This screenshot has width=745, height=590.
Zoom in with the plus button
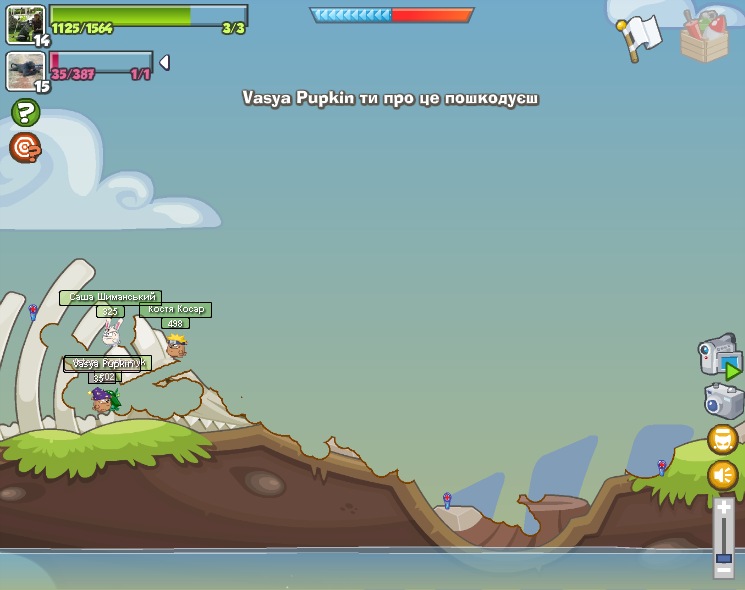tap(724, 507)
